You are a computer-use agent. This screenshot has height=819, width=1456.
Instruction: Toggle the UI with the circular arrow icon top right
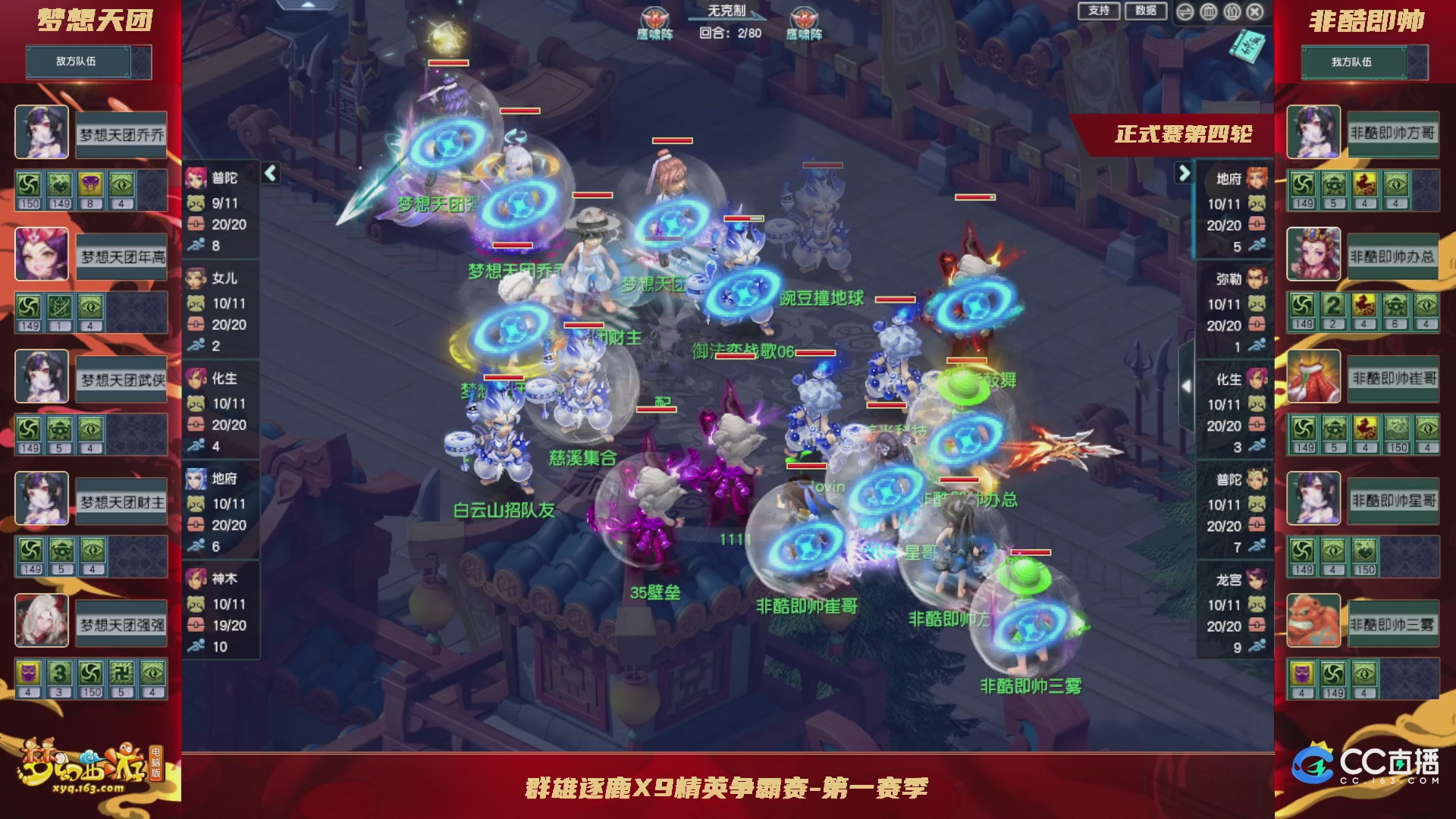(x=1185, y=11)
